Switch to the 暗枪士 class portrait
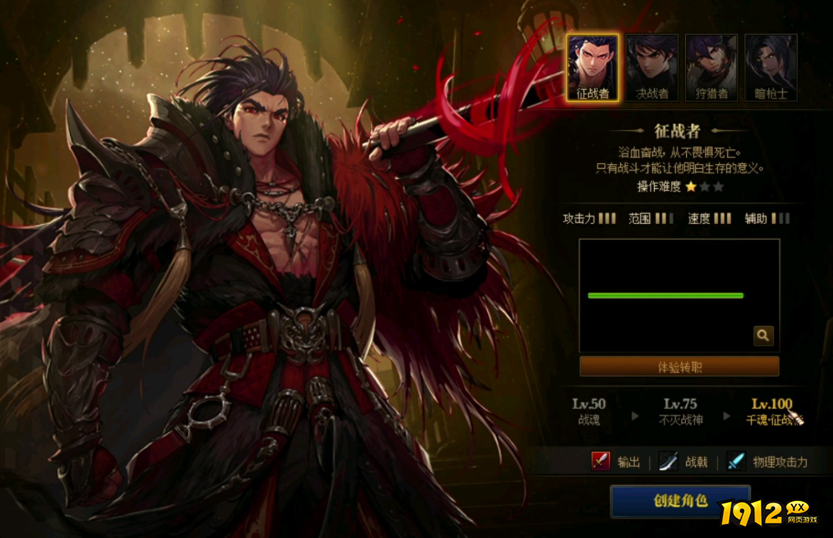This screenshot has height=538, width=833. click(x=770, y=67)
